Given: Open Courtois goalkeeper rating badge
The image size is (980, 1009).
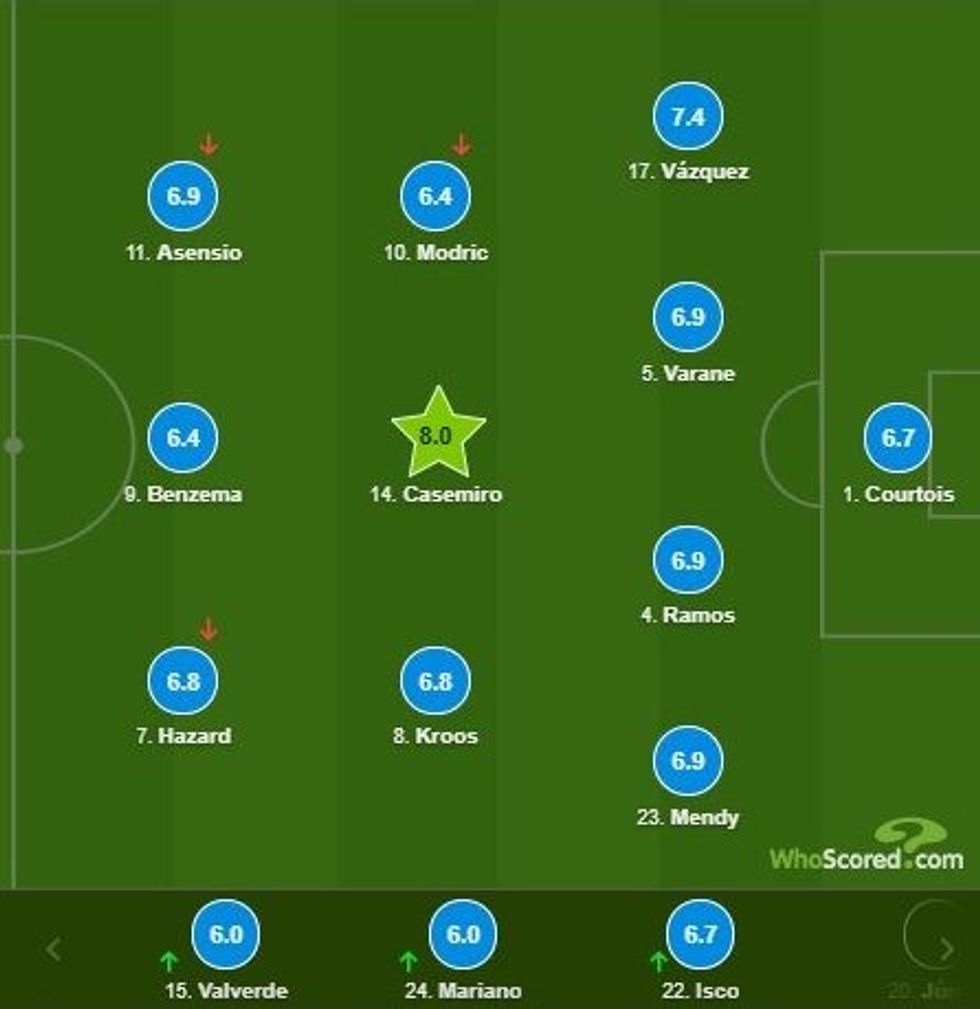Looking at the screenshot, I should [898, 437].
